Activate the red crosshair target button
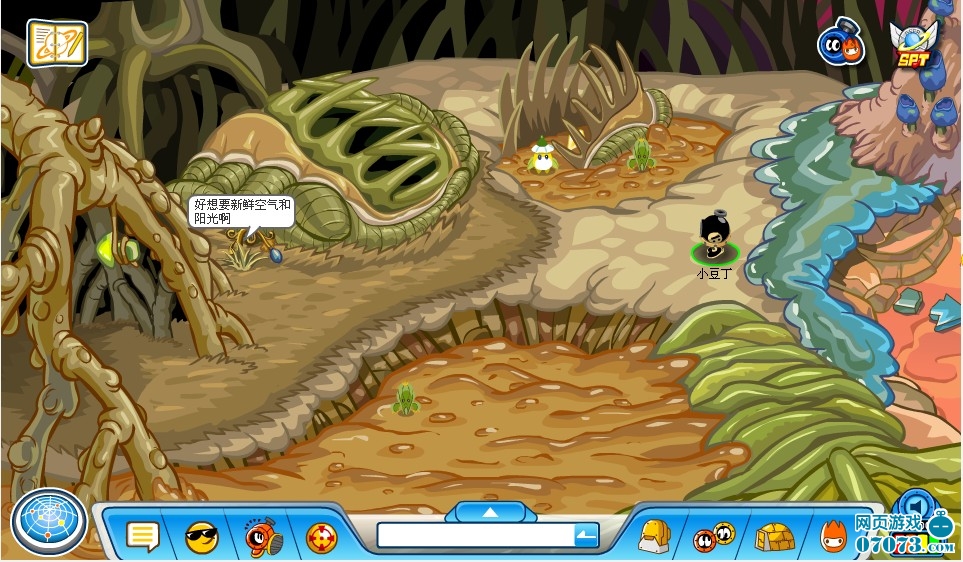Viewport: 963px width, 562px height. click(321, 538)
